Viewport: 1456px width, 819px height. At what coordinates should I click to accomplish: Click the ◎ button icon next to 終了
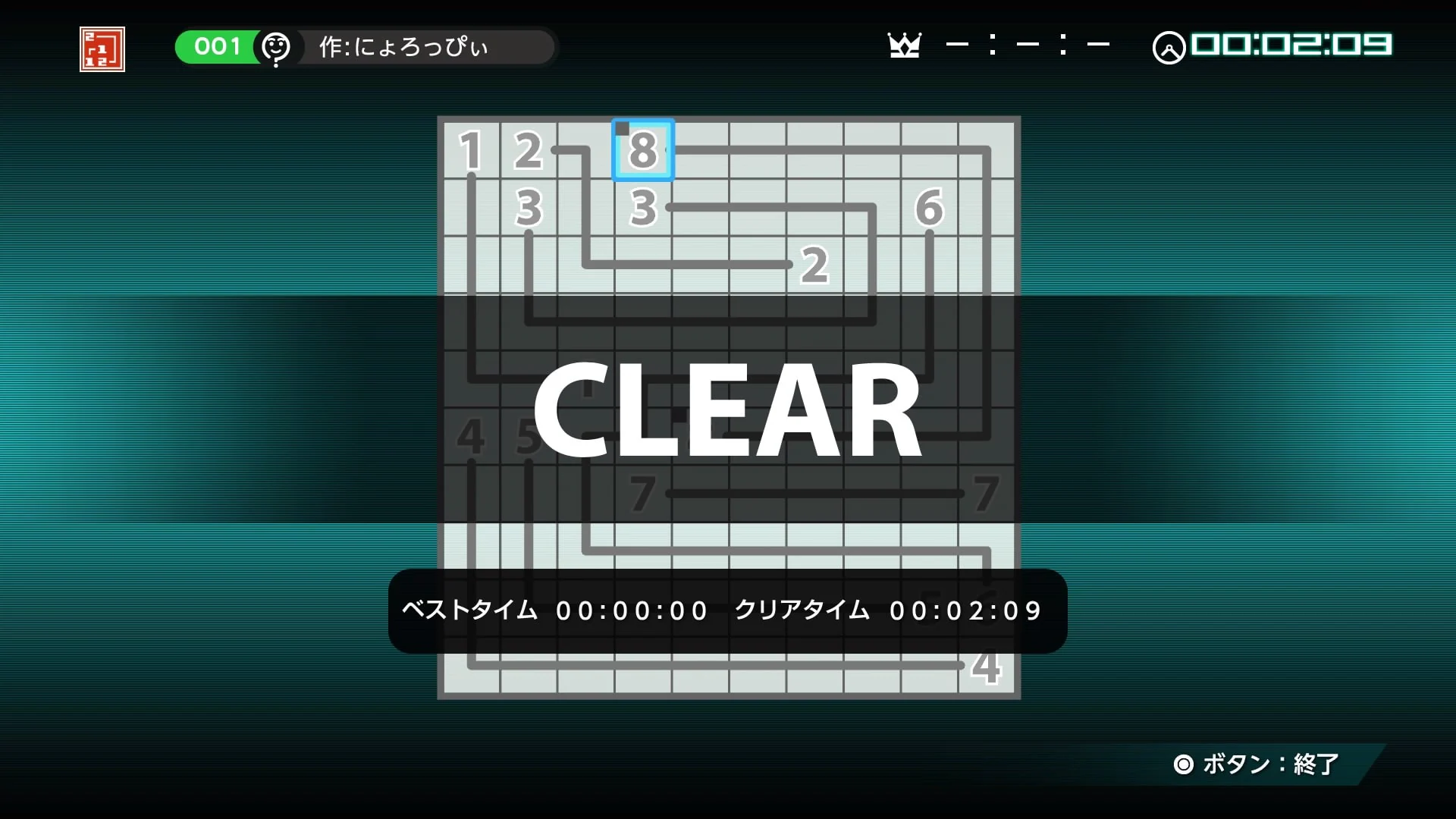[x=1185, y=765]
